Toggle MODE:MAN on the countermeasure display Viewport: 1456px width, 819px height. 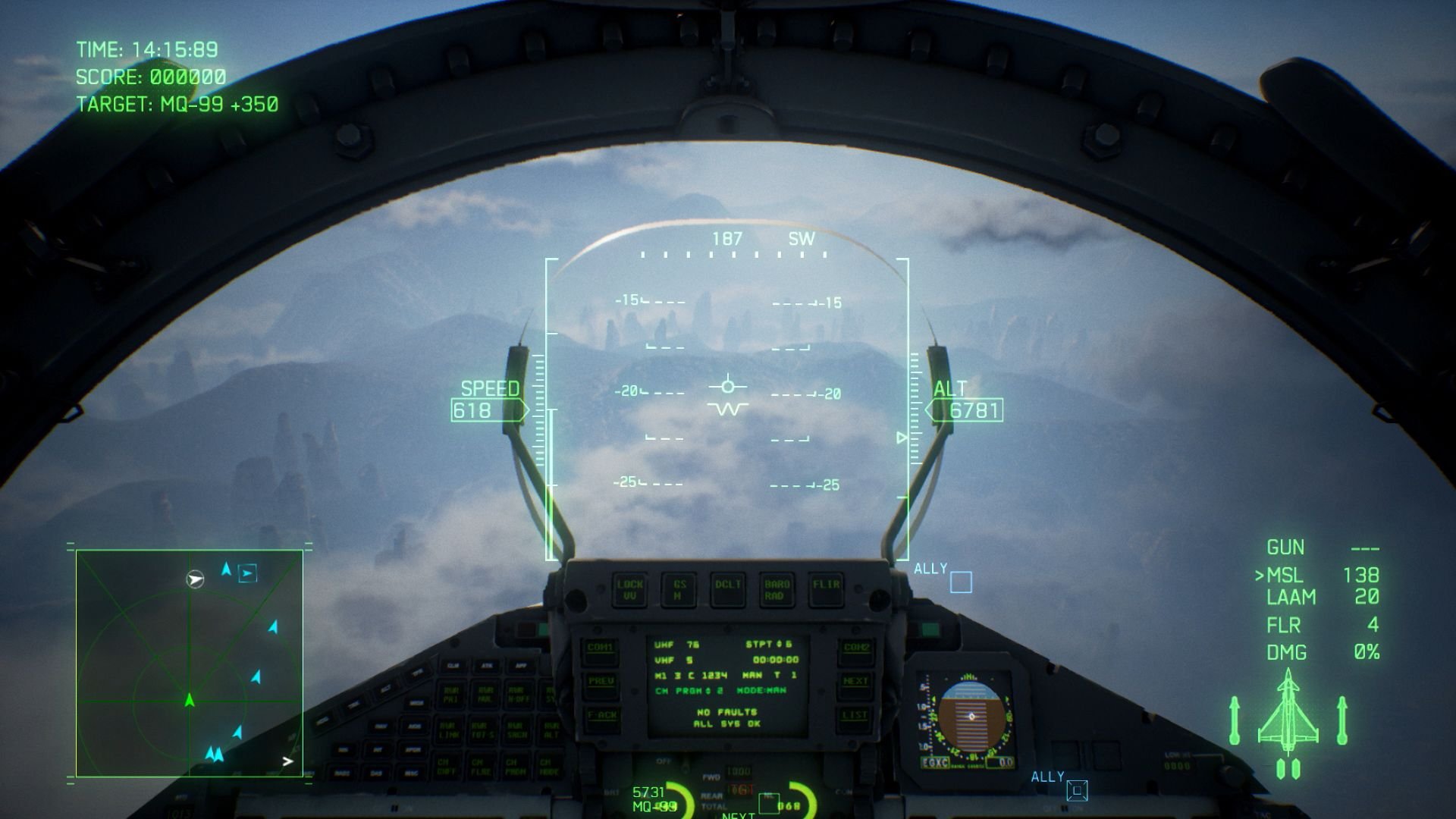pyautogui.click(x=762, y=690)
